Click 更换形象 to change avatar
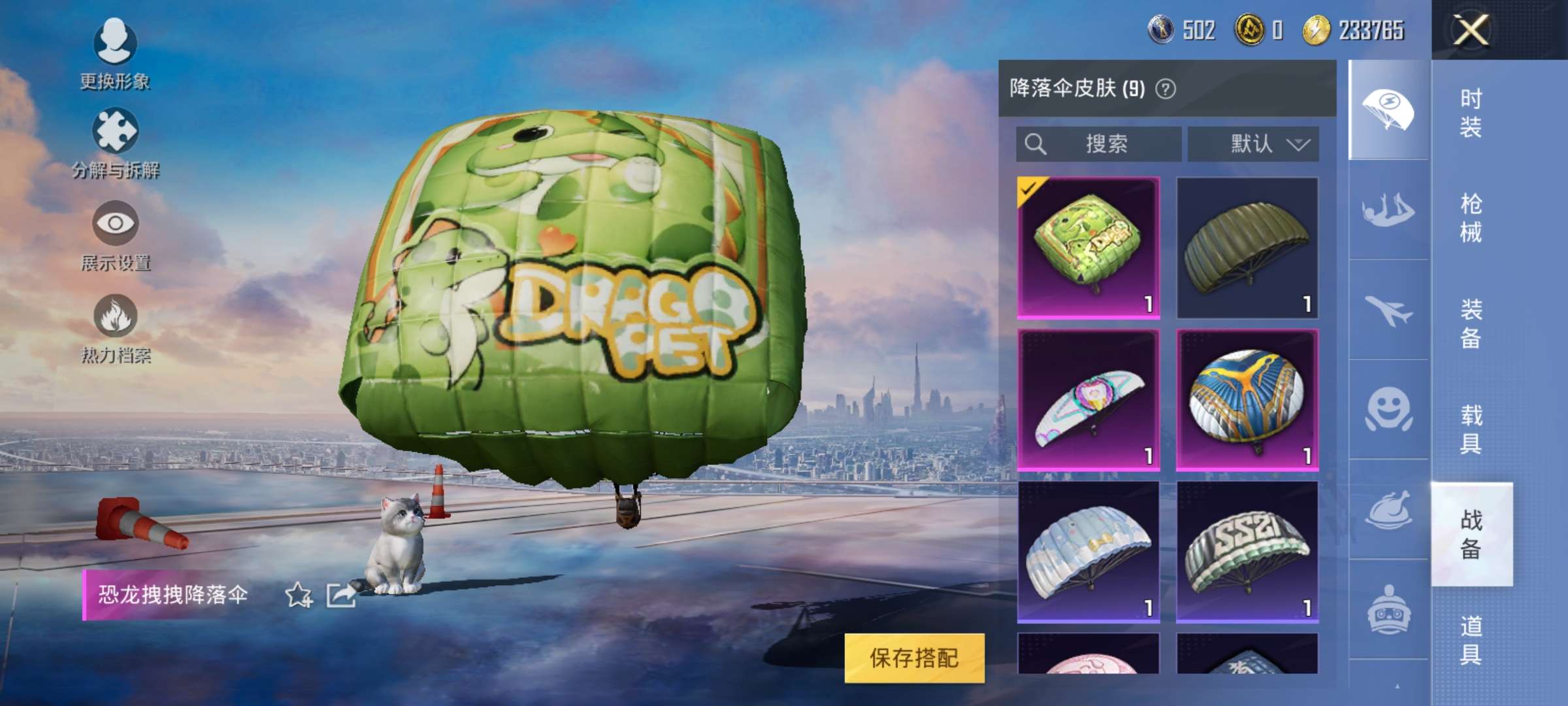Screen dimensions: 1568x706 [115, 59]
